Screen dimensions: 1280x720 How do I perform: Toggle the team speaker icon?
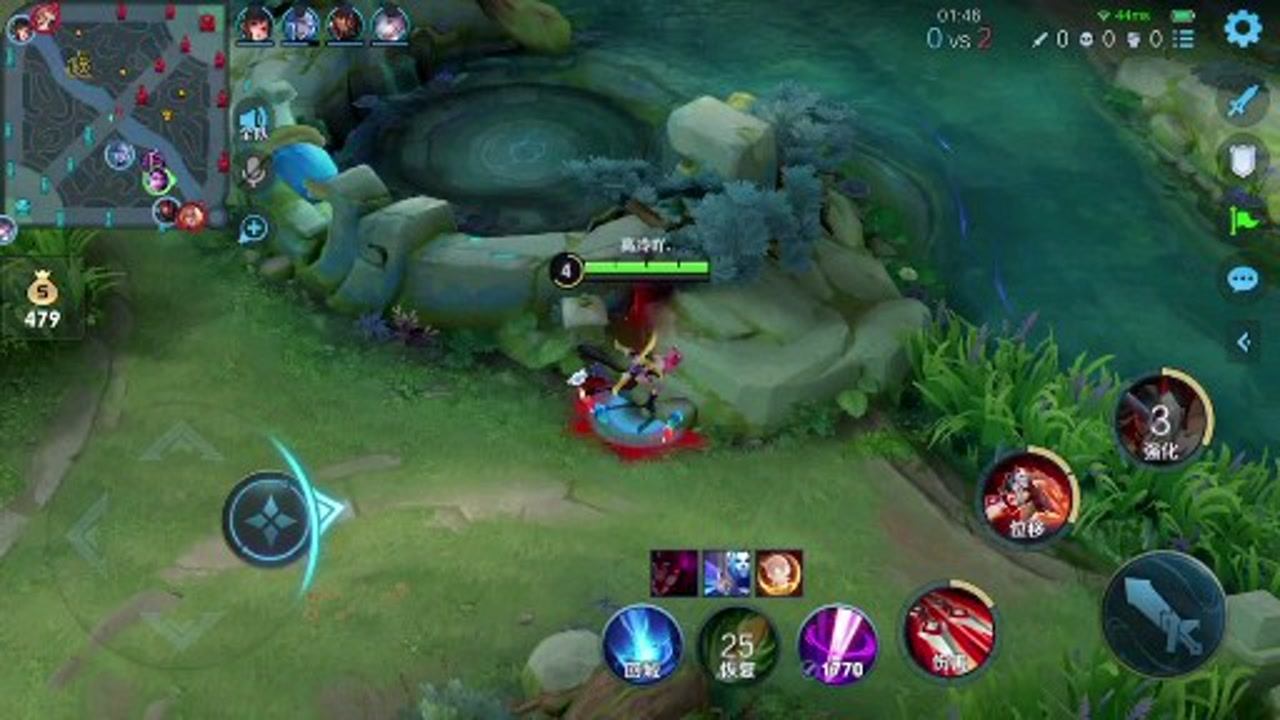254,122
